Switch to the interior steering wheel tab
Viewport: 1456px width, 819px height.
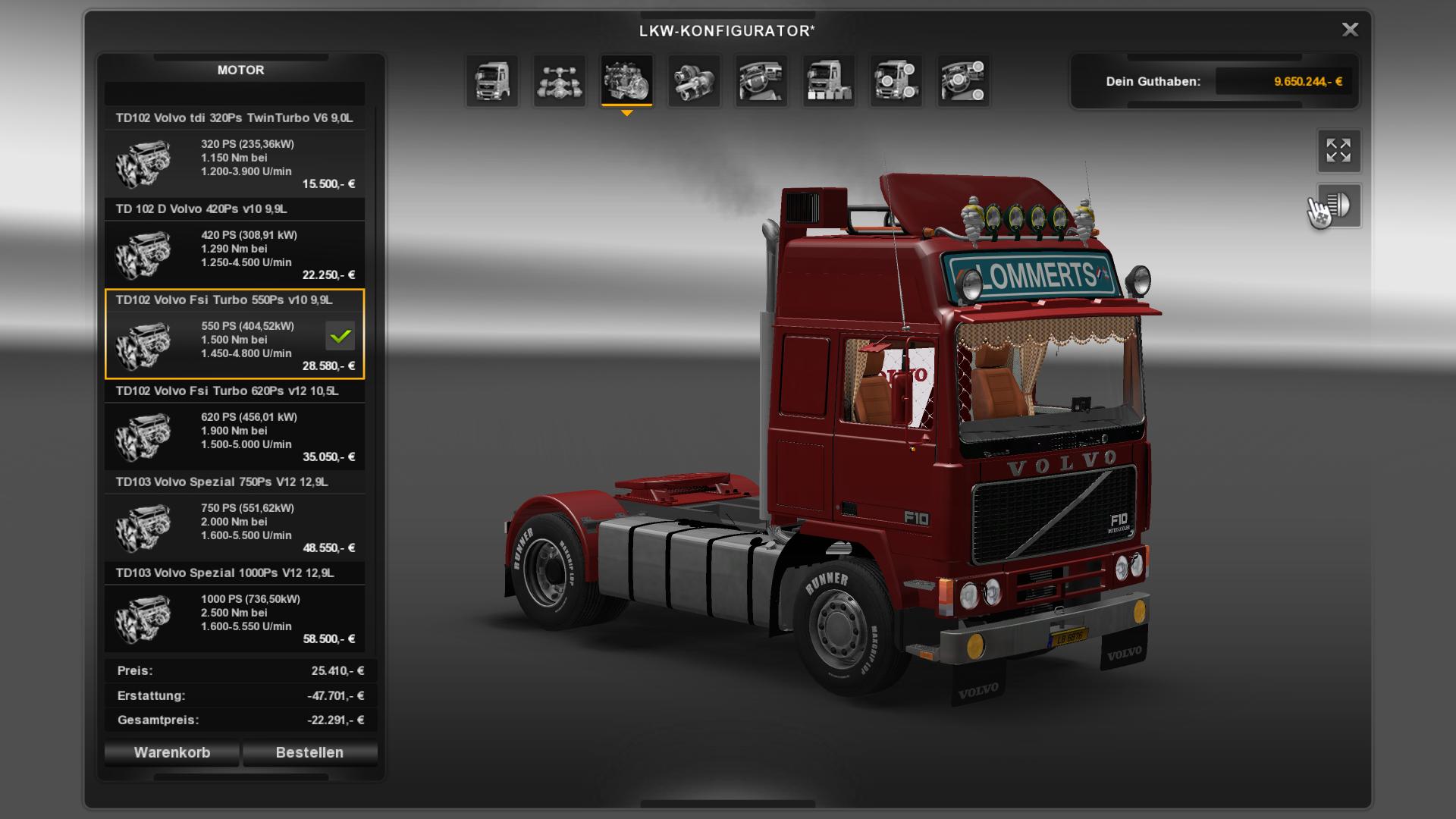coord(761,80)
